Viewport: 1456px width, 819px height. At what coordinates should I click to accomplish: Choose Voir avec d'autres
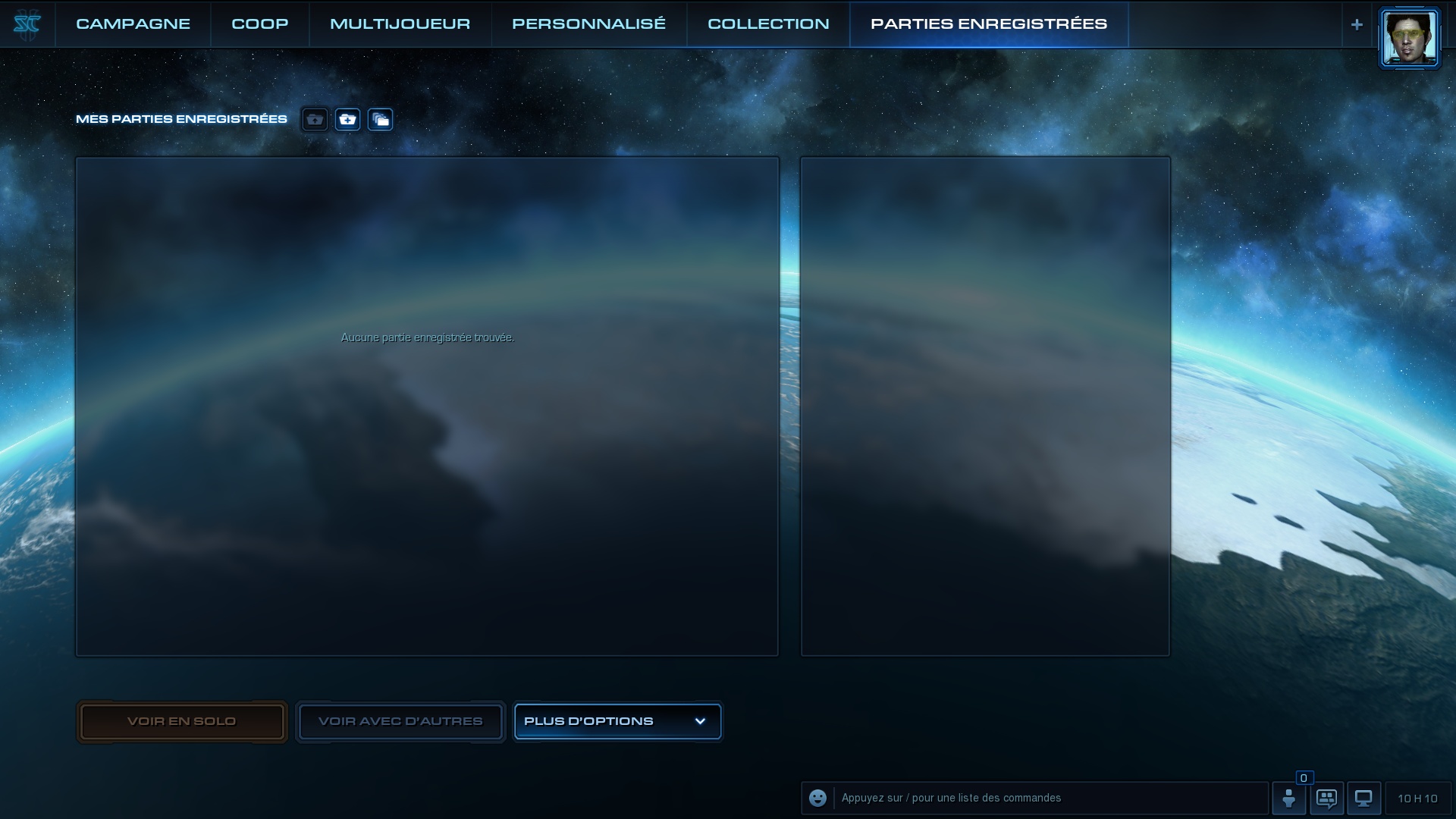point(400,721)
